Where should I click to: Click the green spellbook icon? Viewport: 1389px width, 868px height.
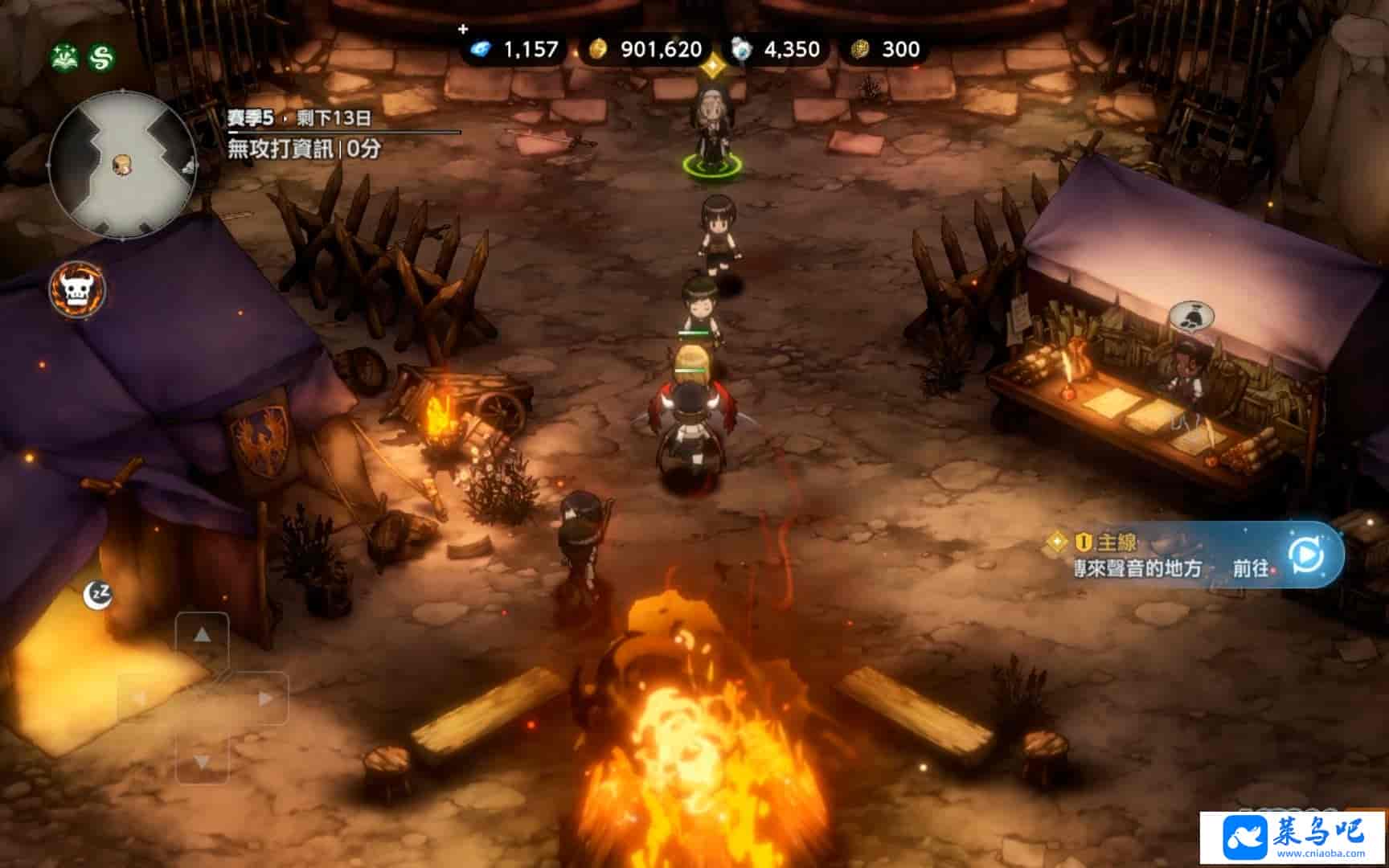pyautogui.click(x=65, y=57)
